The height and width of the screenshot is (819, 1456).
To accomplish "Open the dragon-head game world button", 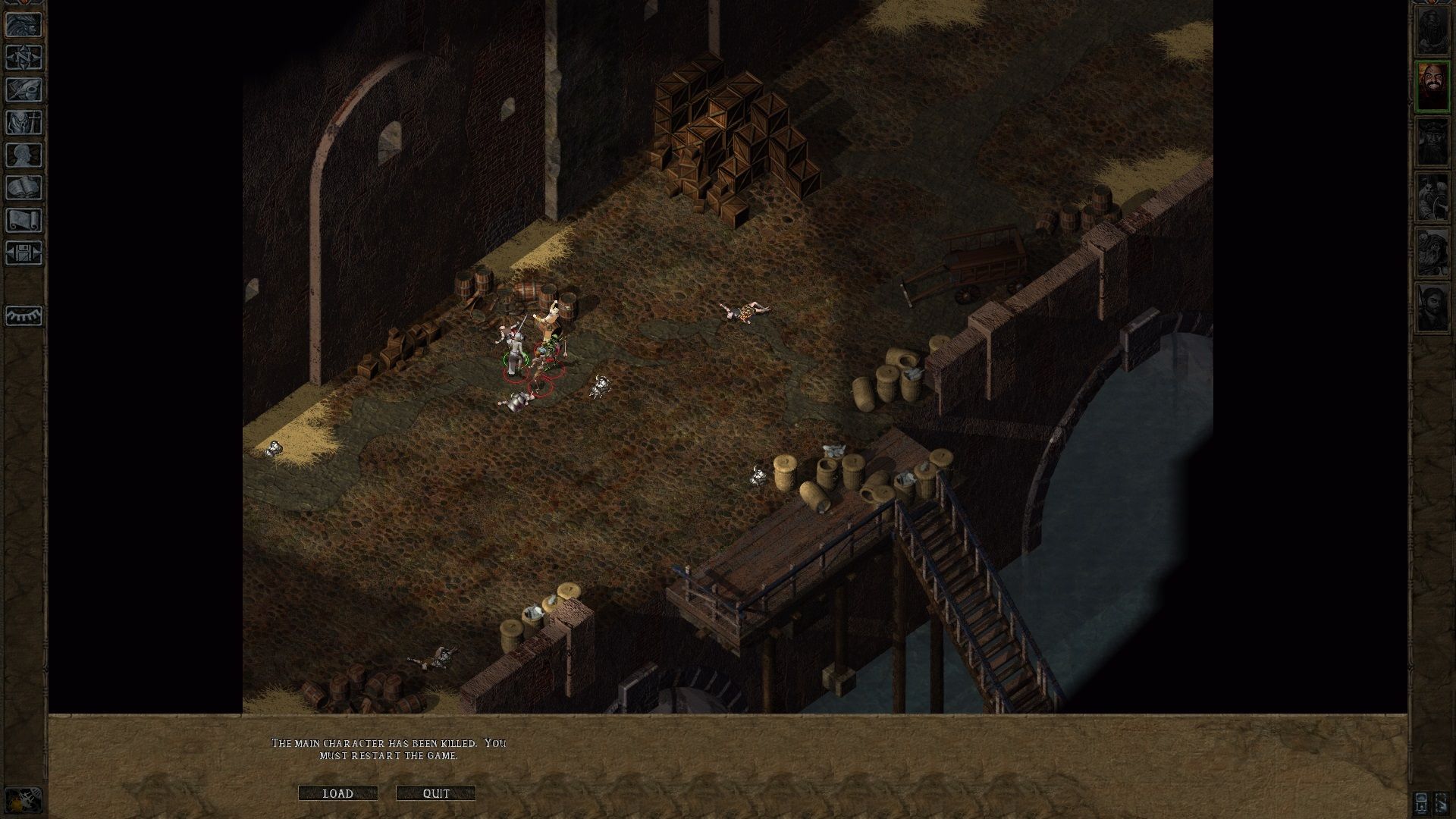I will pyautogui.click(x=24, y=24).
